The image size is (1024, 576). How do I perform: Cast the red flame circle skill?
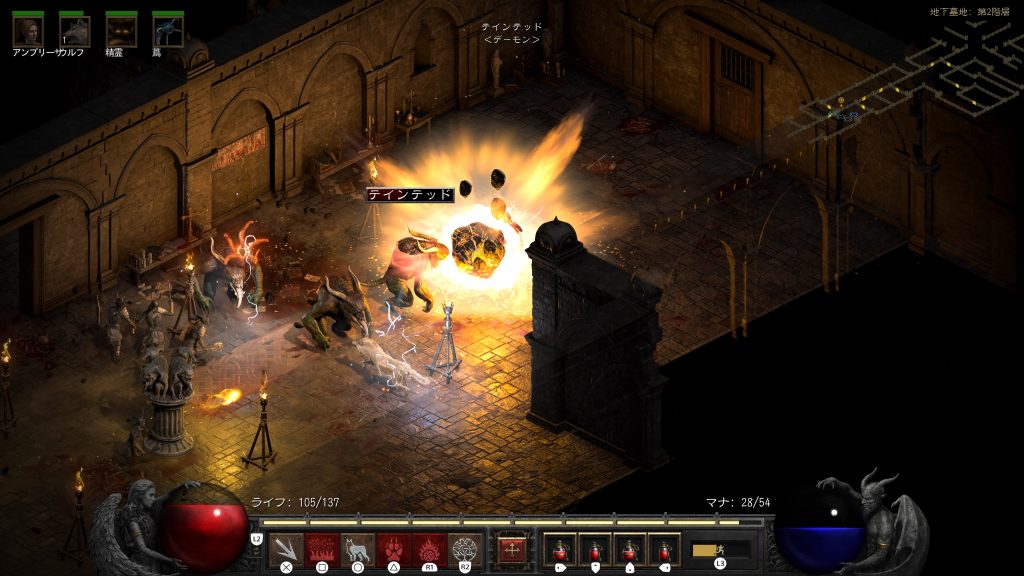click(429, 549)
